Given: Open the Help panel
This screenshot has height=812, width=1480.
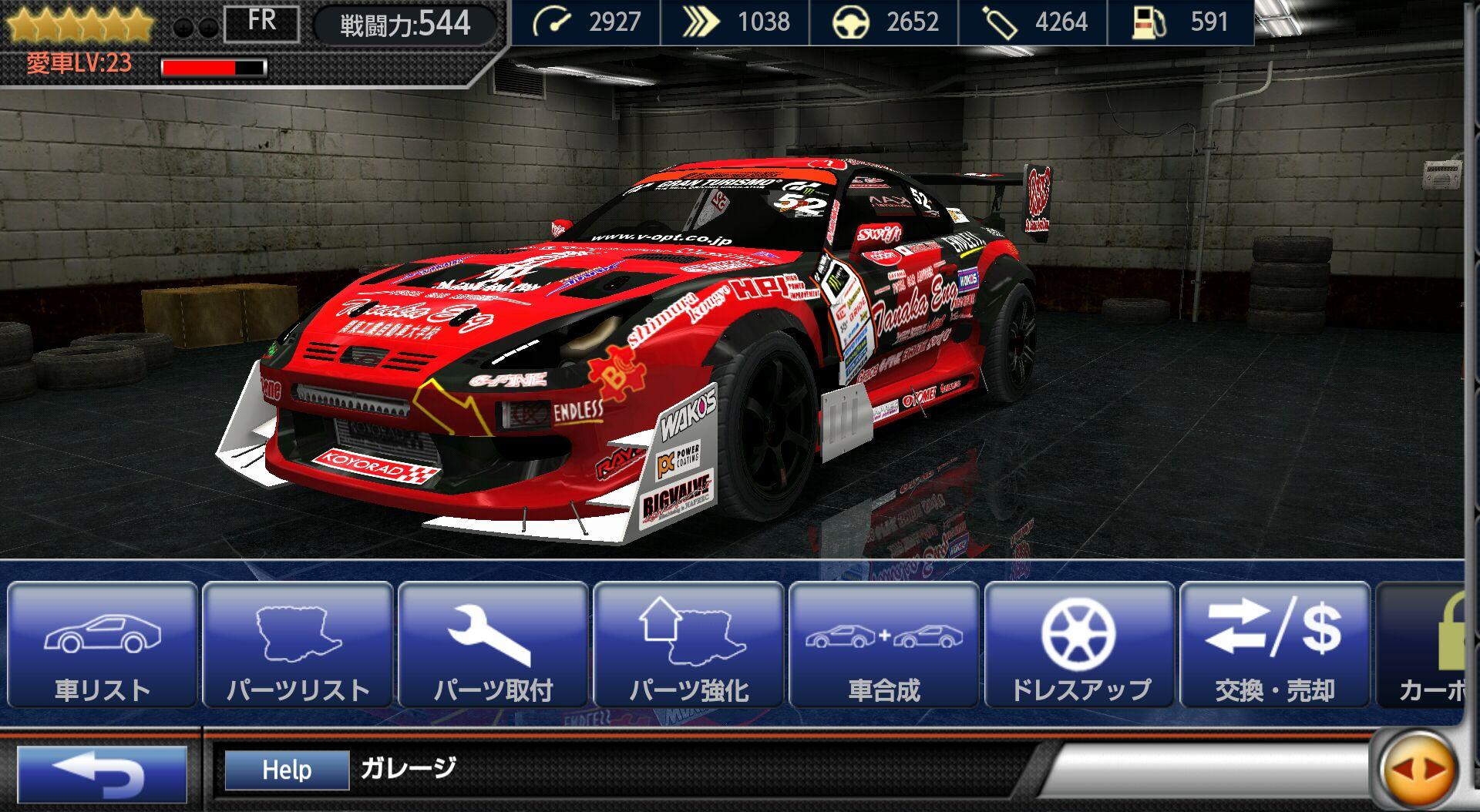Looking at the screenshot, I should 287,770.
